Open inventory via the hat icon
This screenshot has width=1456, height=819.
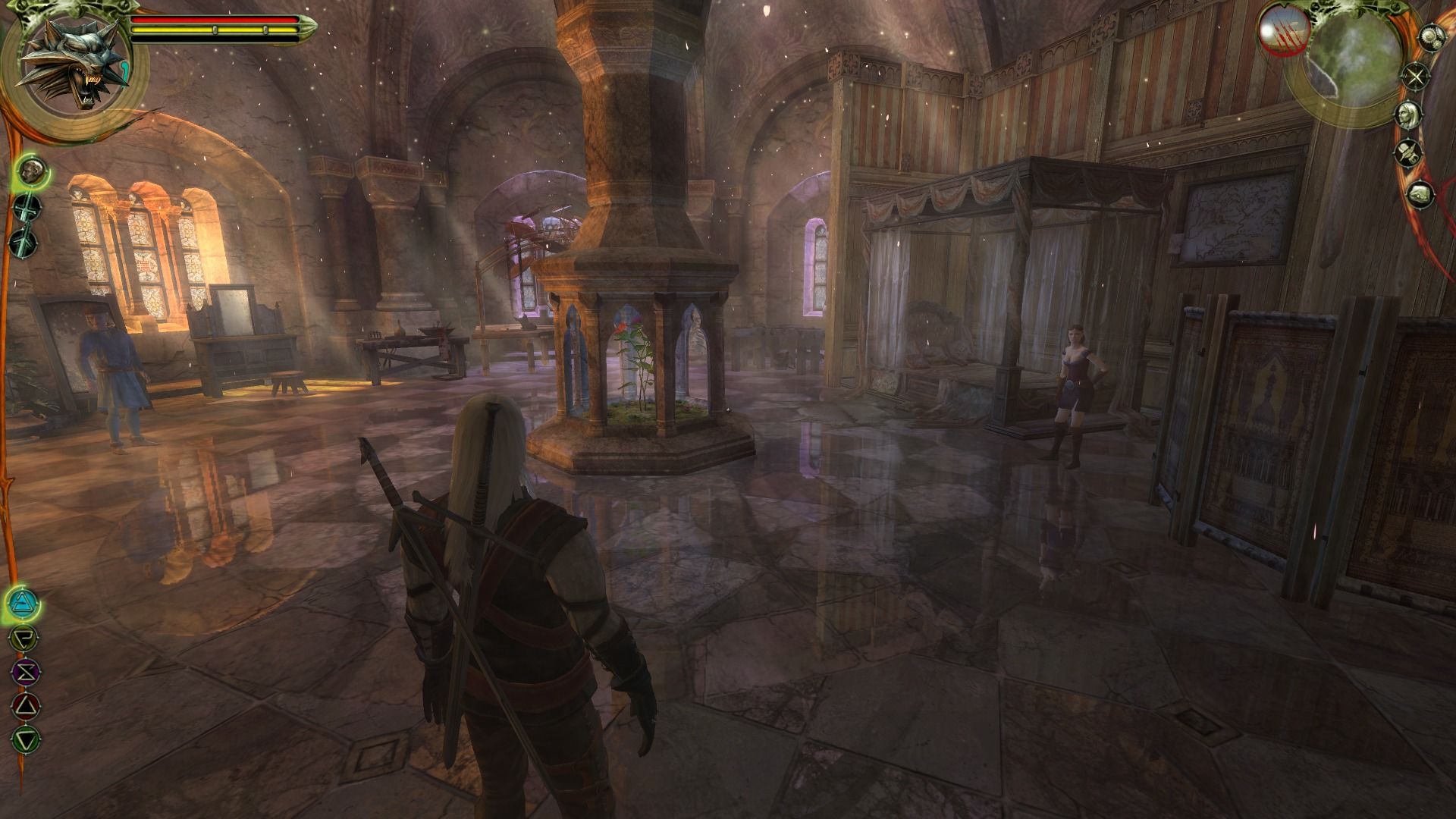(1408, 152)
